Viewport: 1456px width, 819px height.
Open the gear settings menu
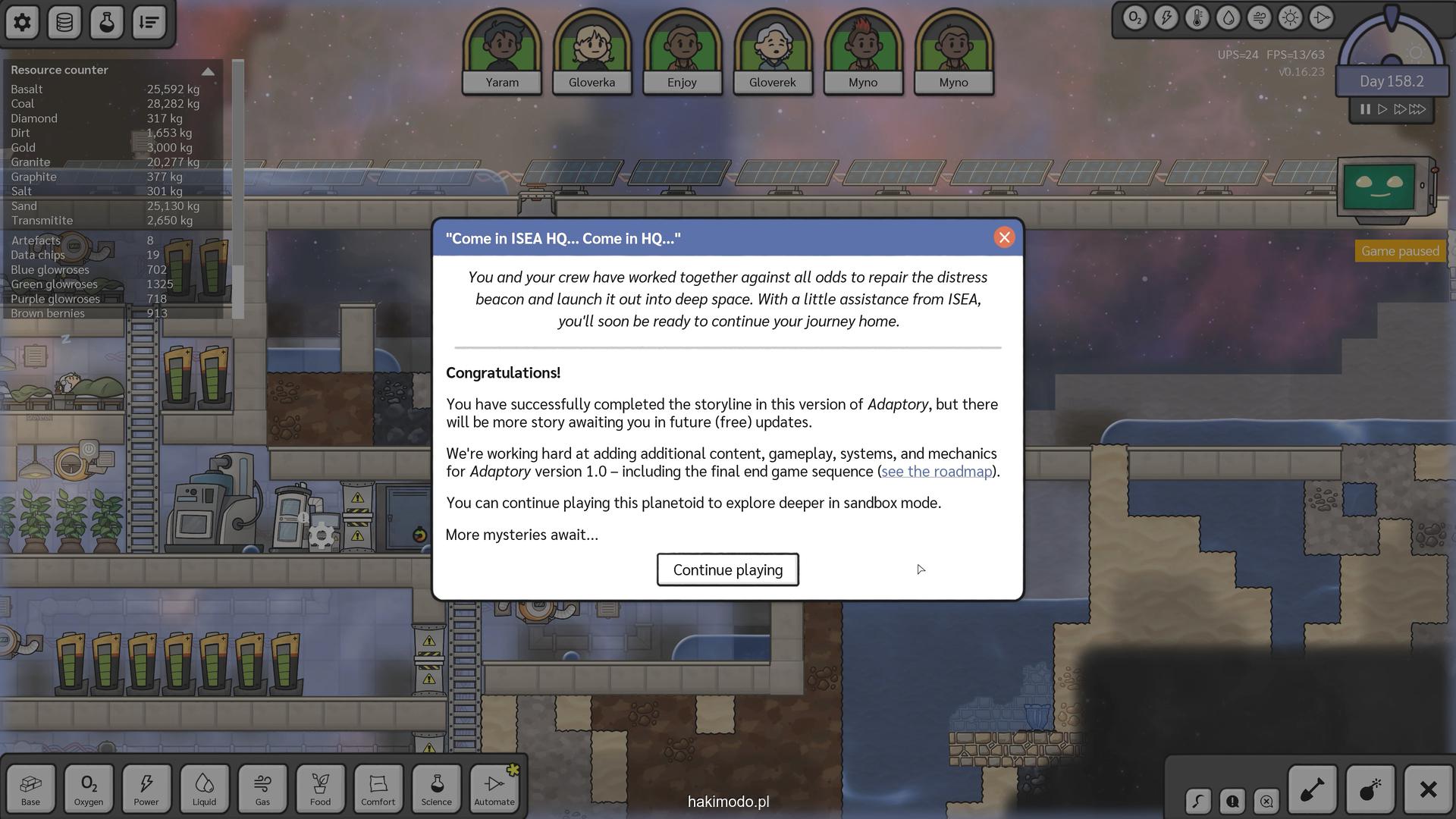[x=22, y=22]
